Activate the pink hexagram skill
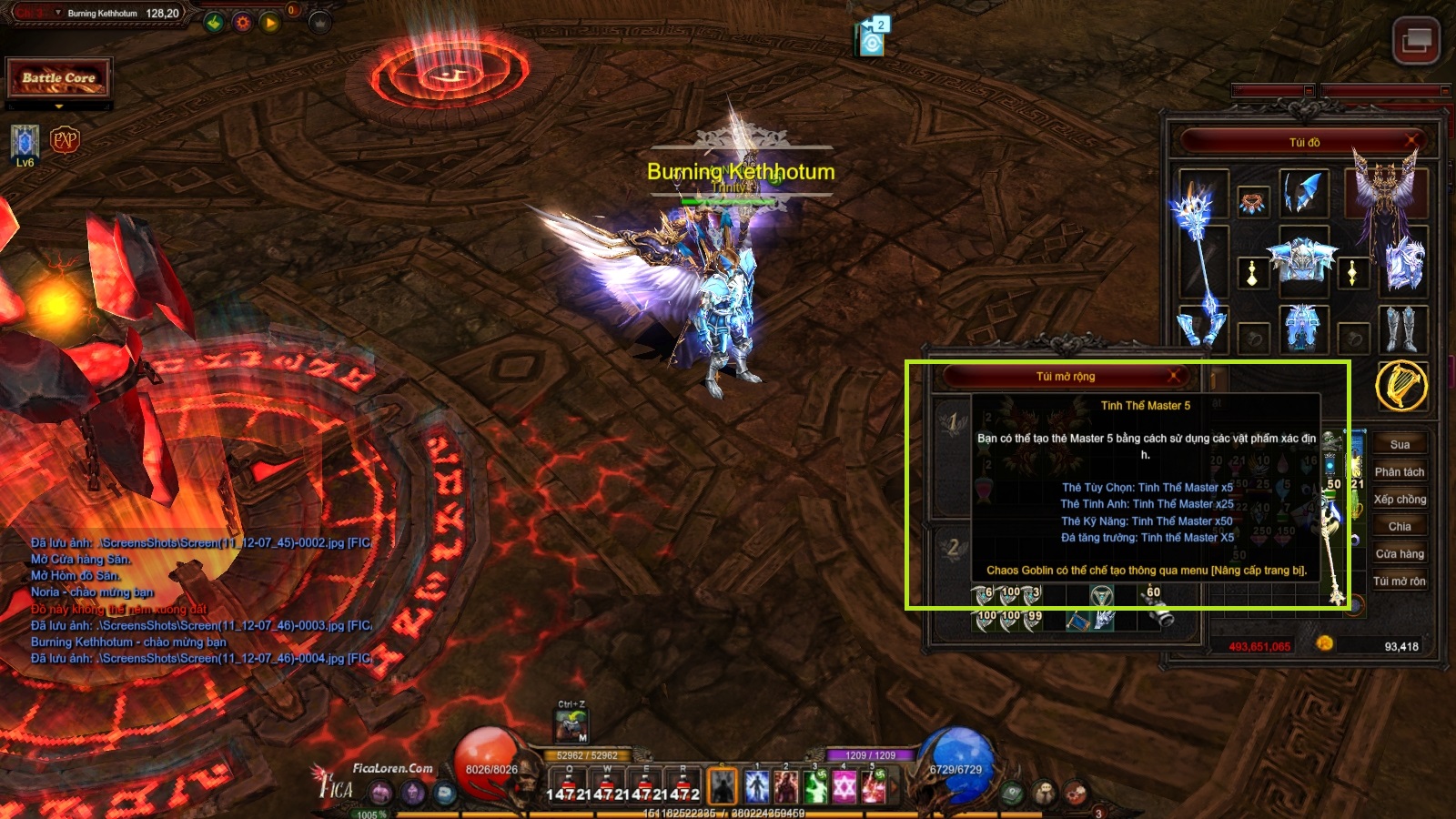The image size is (1456, 819). (844, 786)
